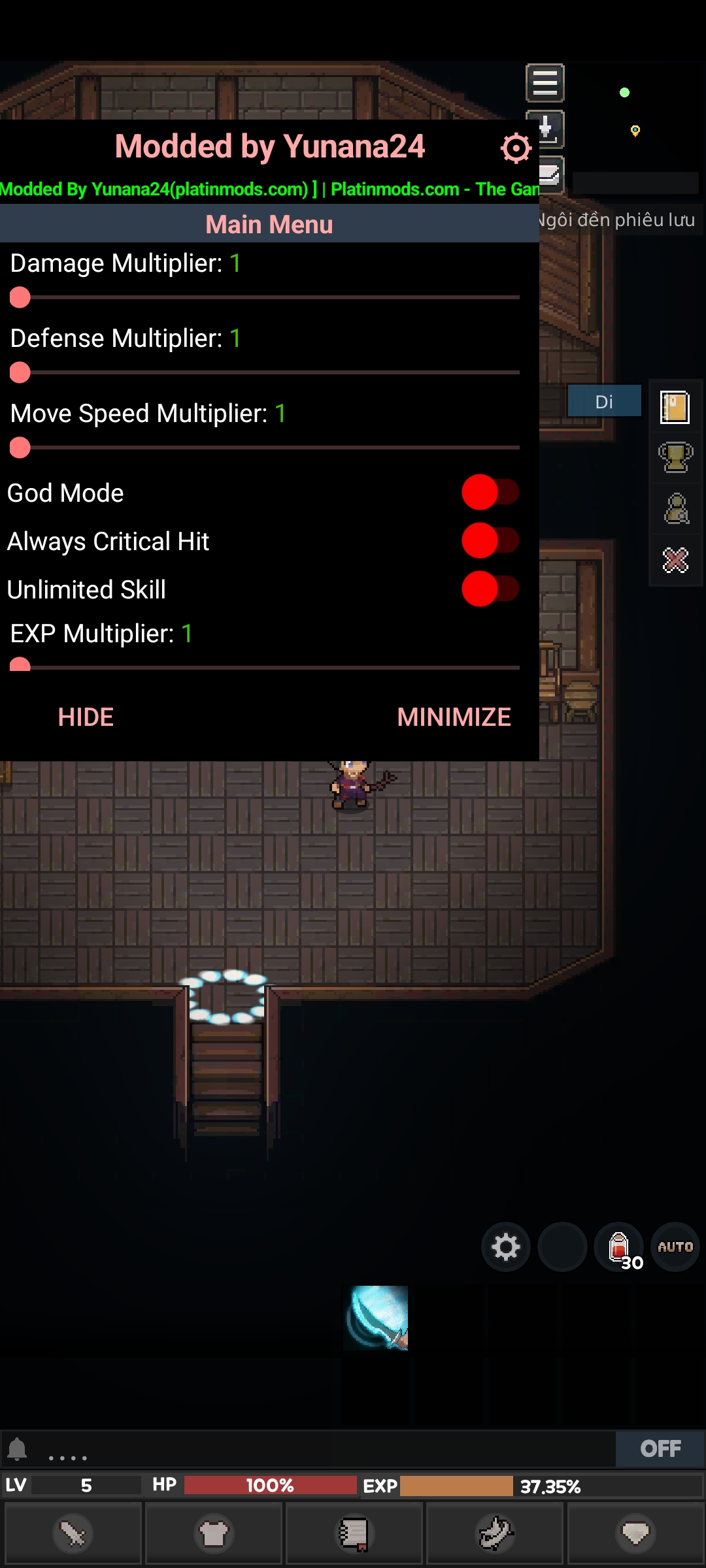Click the Defense Multiplier slider handle
Viewport: 706px width, 1568px height.
(x=20, y=373)
